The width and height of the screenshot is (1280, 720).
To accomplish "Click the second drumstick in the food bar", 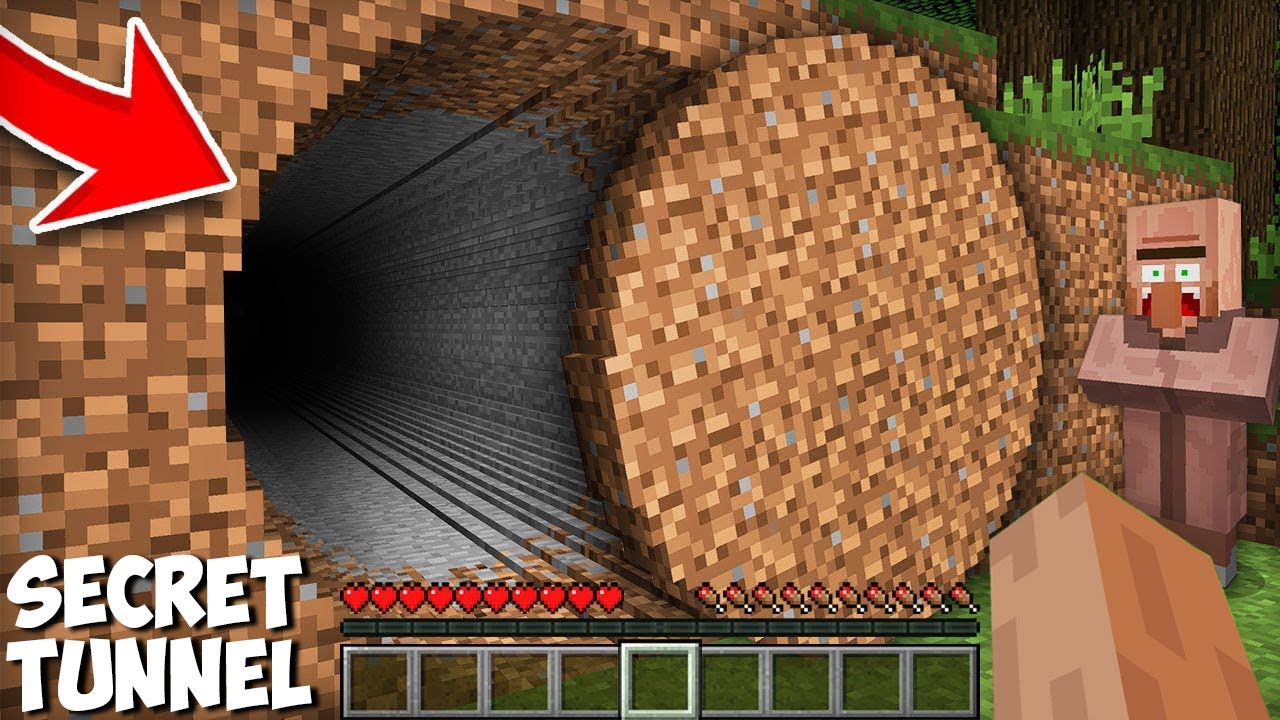I will pyautogui.click(x=736, y=597).
